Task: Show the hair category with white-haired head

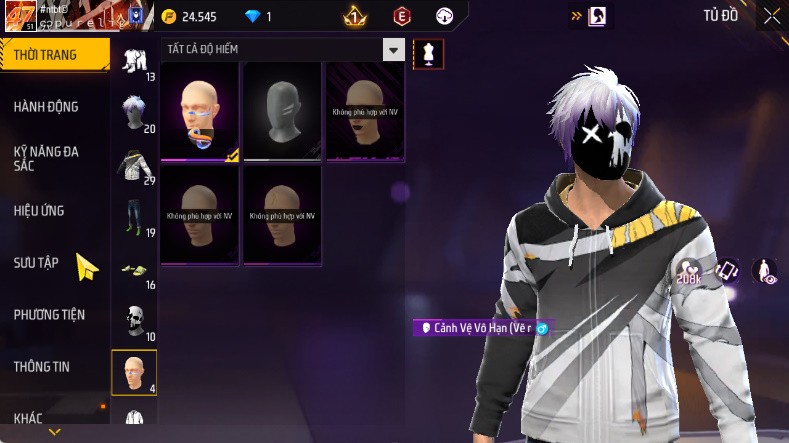Action: (134, 113)
